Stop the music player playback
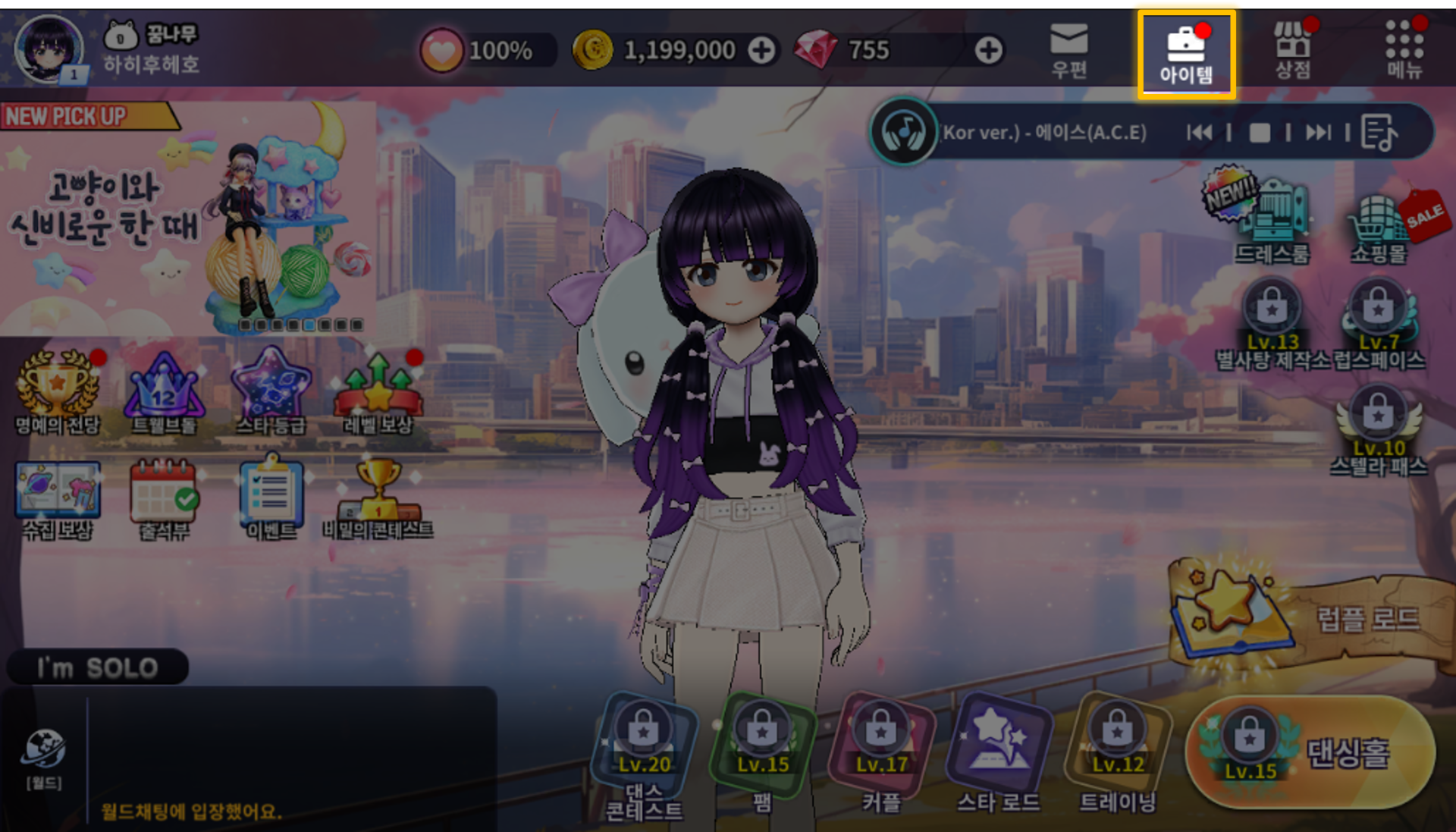Viewport: 1456px width, 832px height. 1260,133
